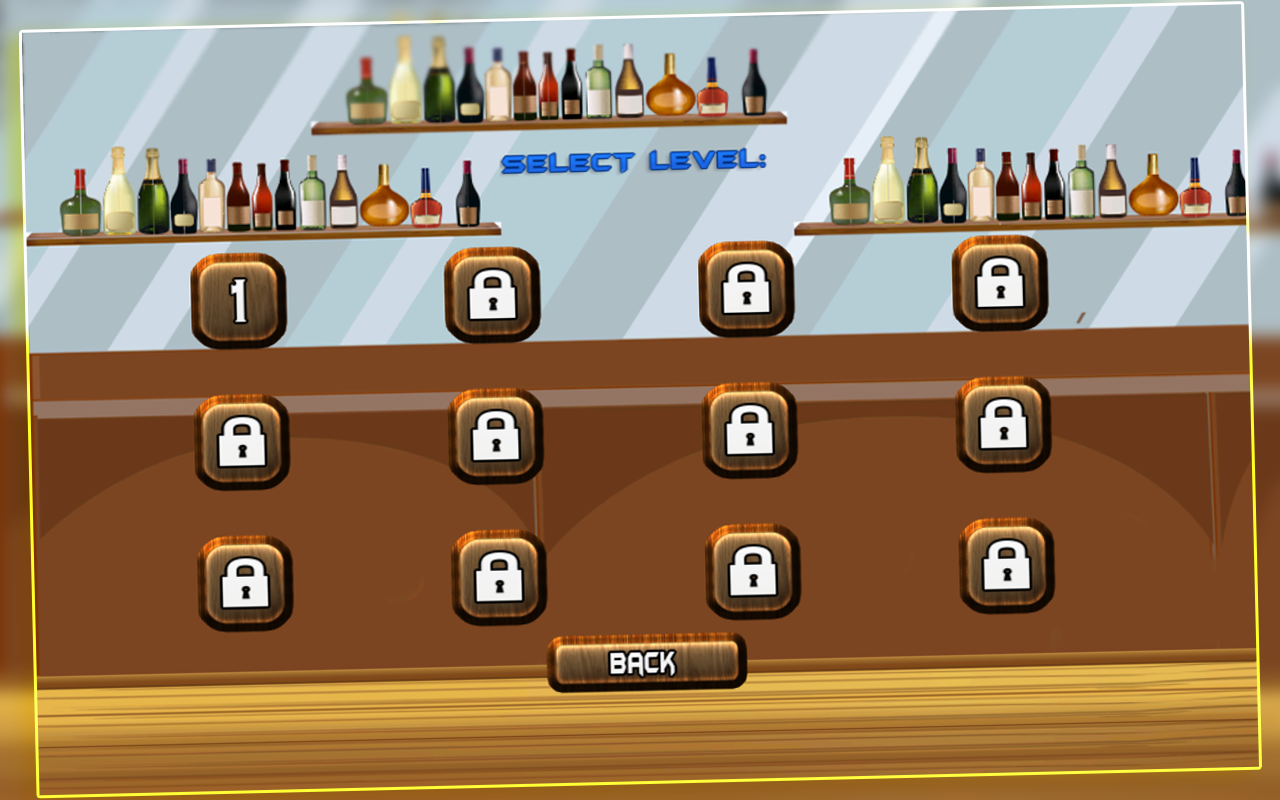
Task: Click the Select Level heading text
Action: pyautogui.click(x=636, y=162)
